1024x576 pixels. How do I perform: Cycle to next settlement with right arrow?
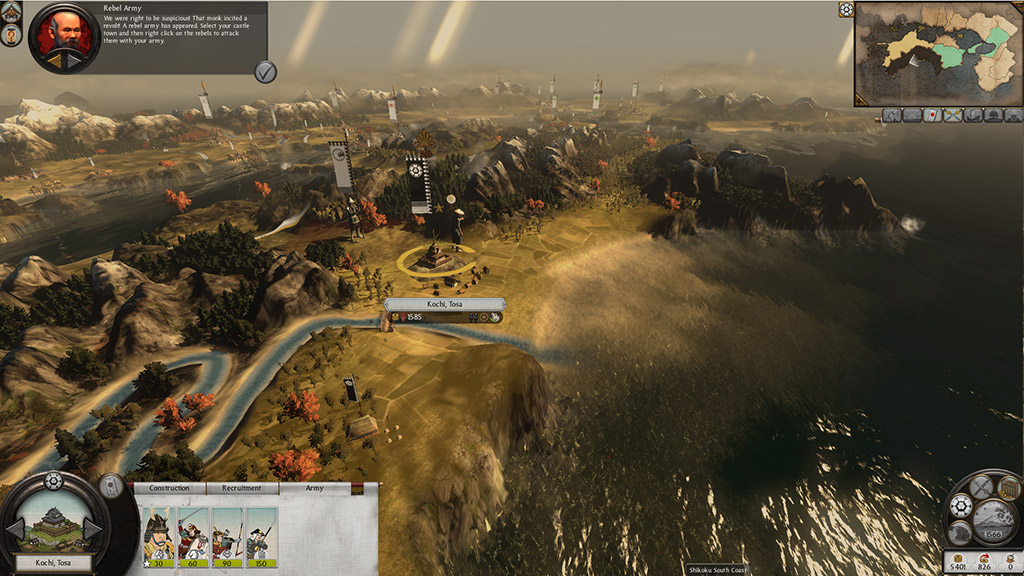pos(93,527)
